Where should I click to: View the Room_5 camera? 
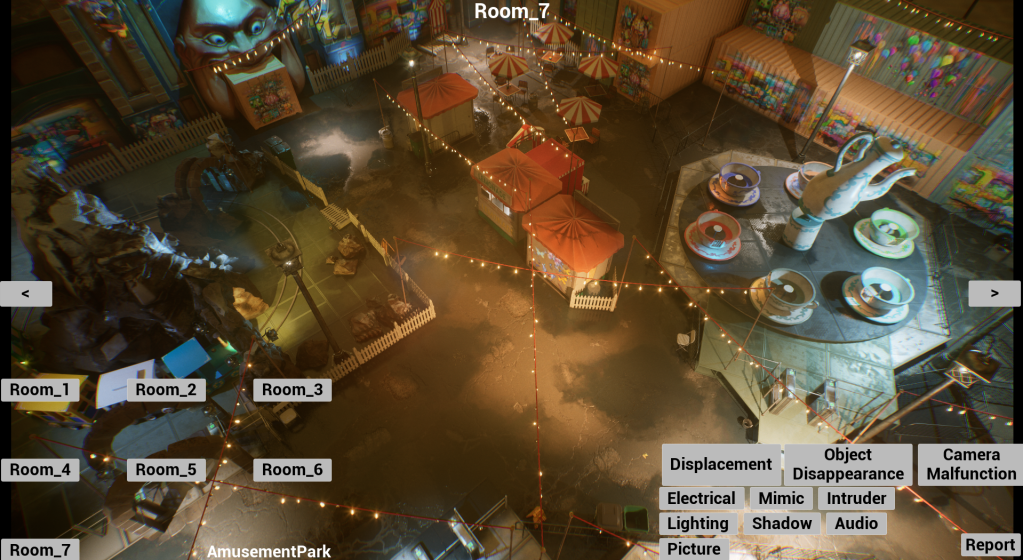point(166,470)
